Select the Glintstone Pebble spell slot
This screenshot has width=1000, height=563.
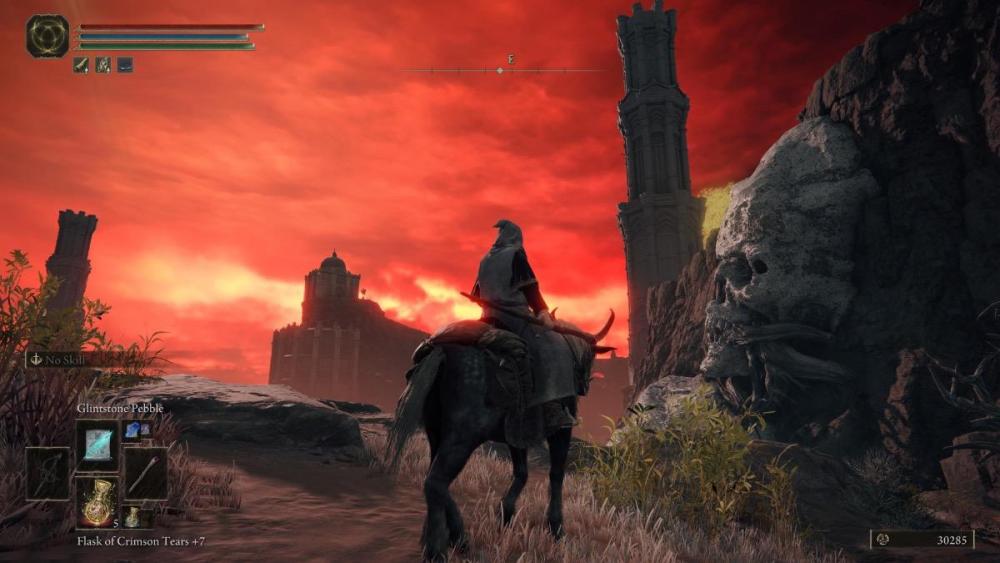[x=97, y=445]
